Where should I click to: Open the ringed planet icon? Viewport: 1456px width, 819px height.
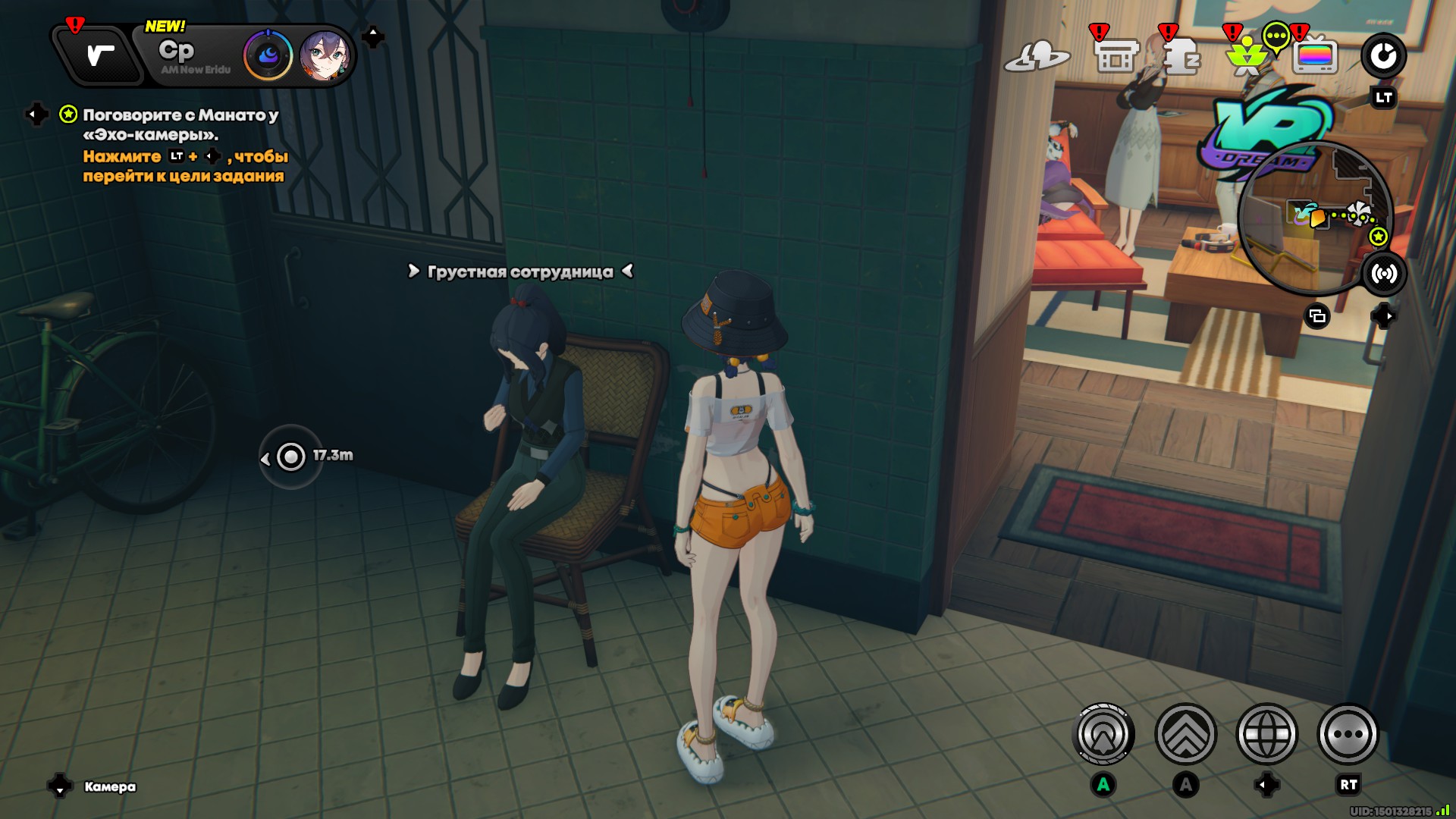point(1037,56)
